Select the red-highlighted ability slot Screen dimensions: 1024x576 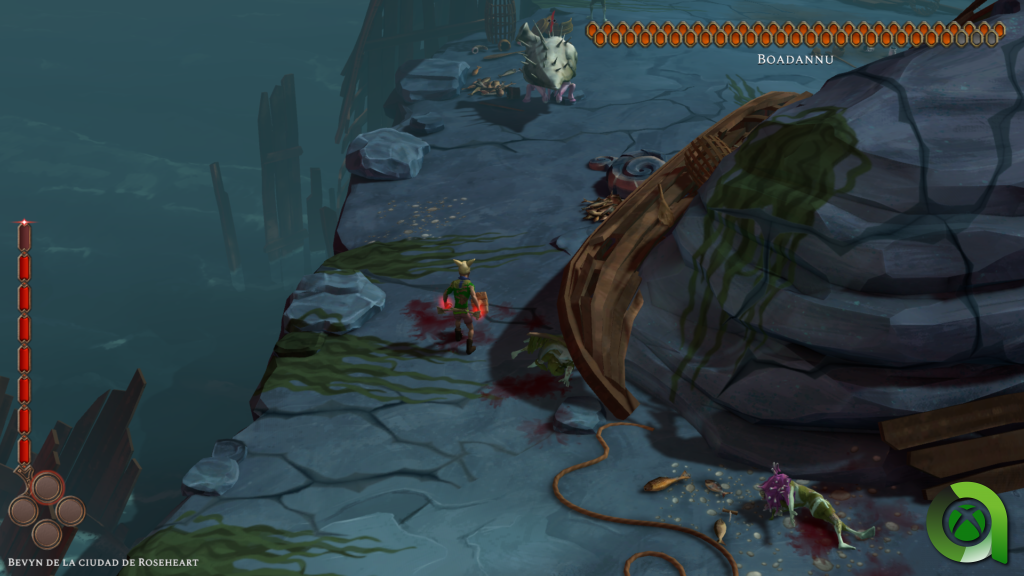(x=47, y=488)
